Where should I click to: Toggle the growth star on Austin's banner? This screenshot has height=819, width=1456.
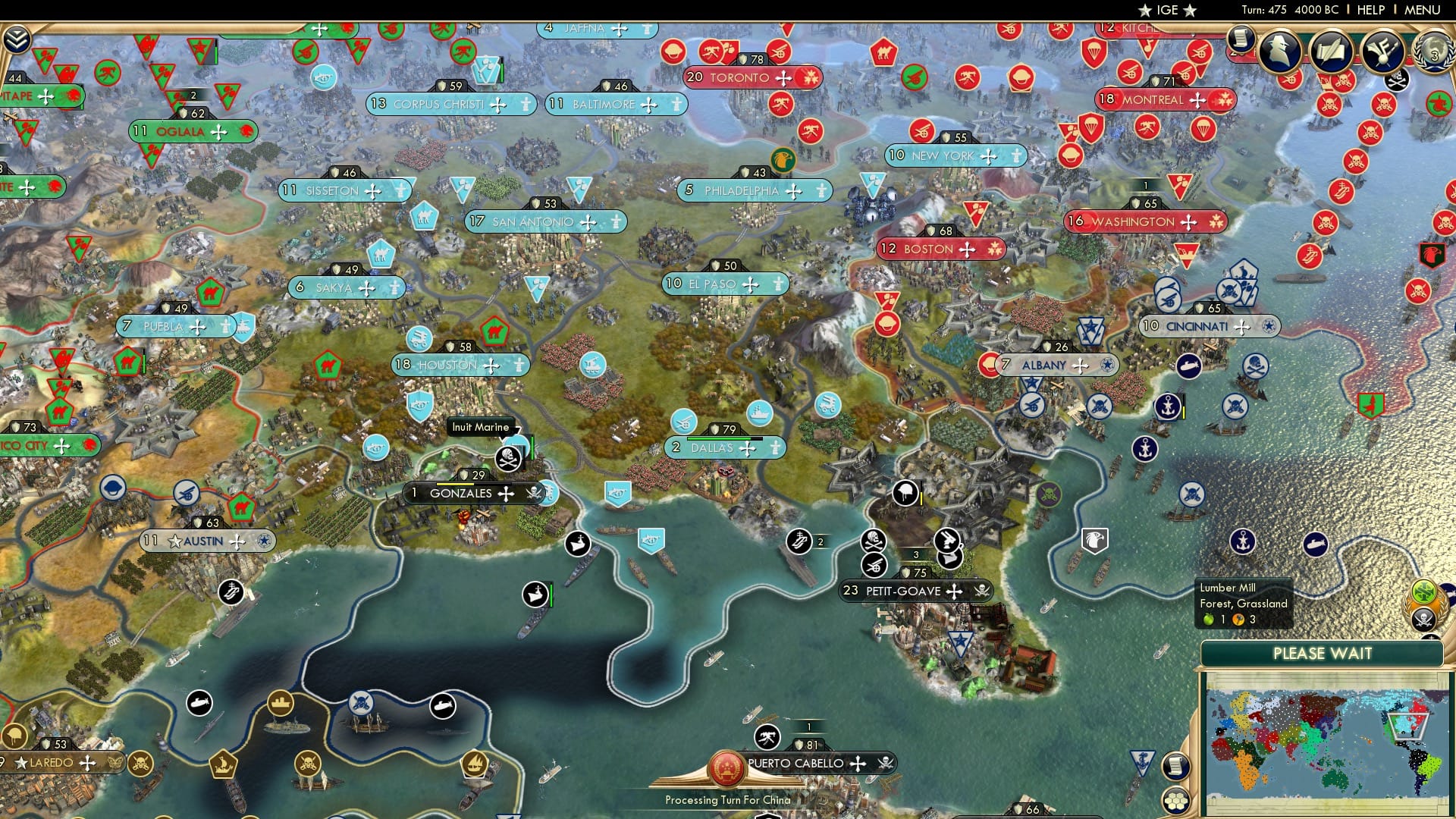coord(176,541)
